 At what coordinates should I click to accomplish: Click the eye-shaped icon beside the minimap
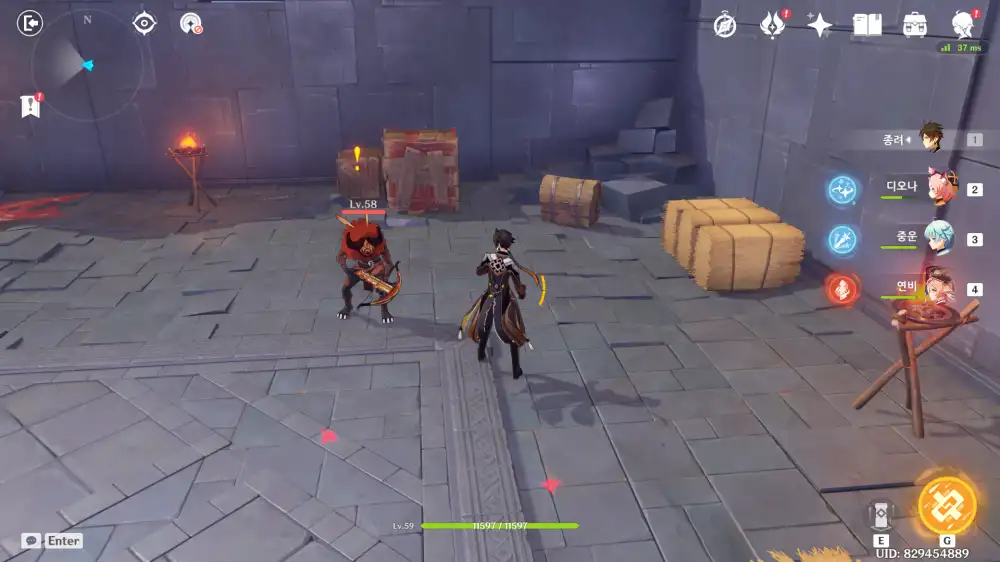point(145,23)
